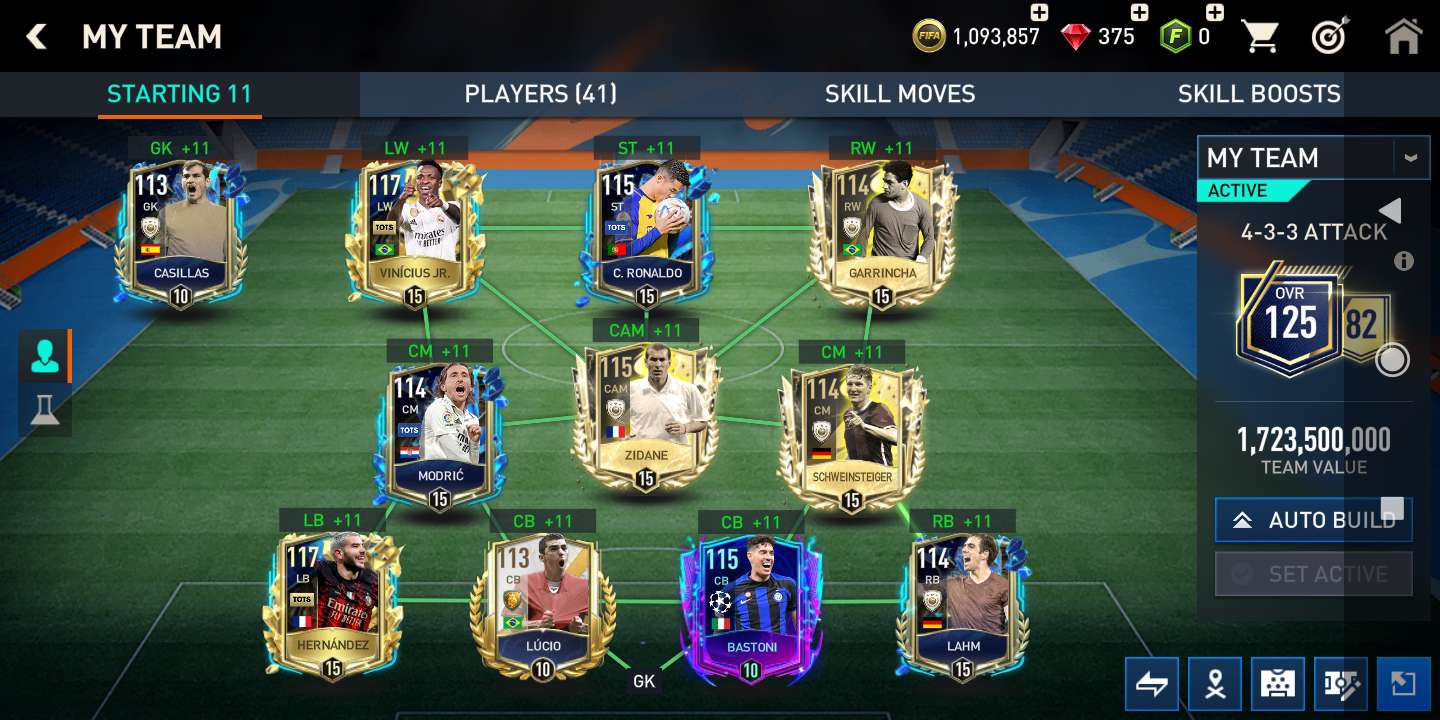The image size is (1440, 720).
Task: Show the Skill Boosts tab
Action: pyautogui.click(x=1258, y=94)
